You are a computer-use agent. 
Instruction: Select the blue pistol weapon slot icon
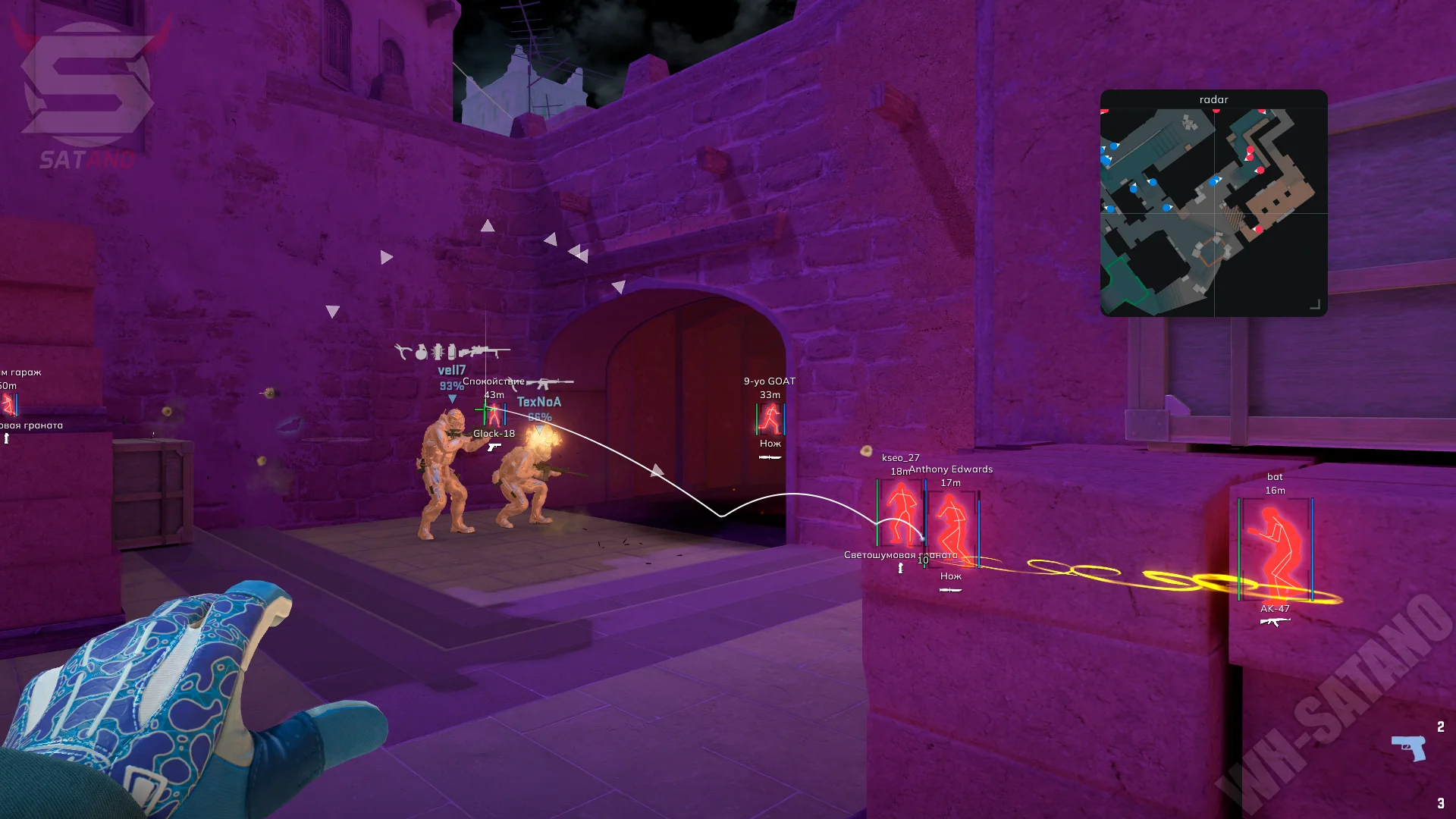coord(1408,747)
